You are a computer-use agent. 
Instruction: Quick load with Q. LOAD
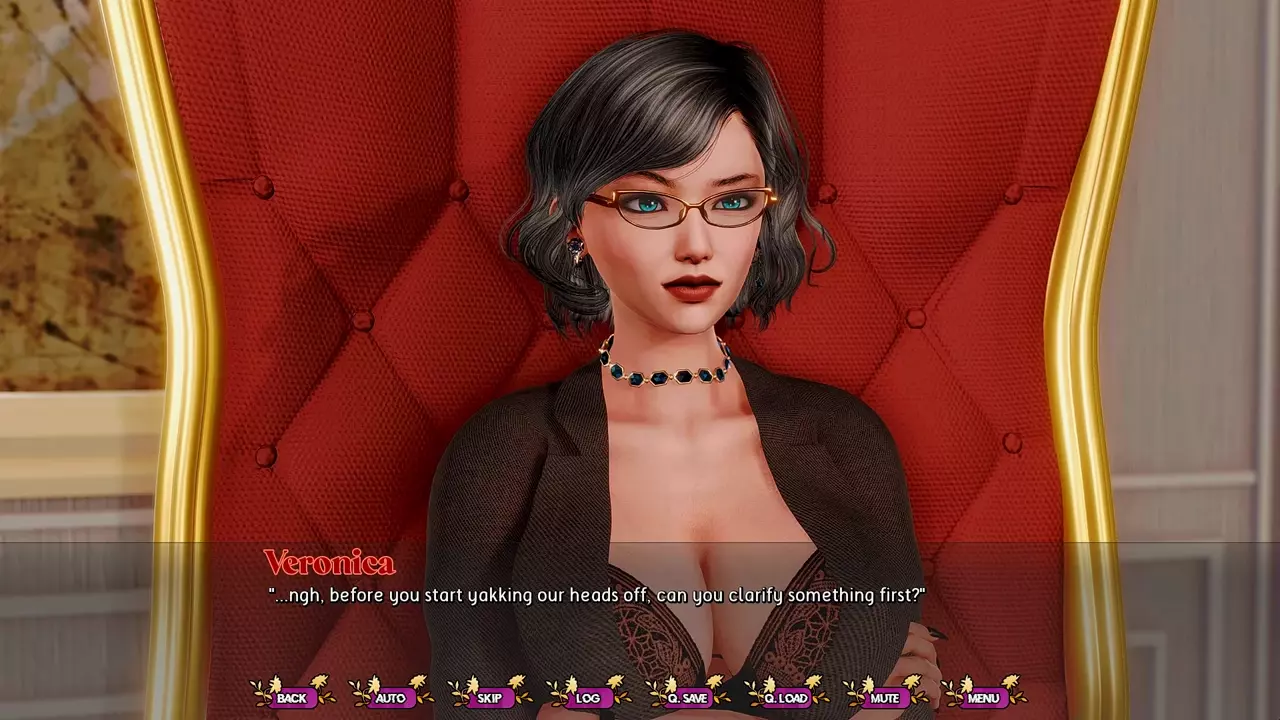click(x=786, y=698)
